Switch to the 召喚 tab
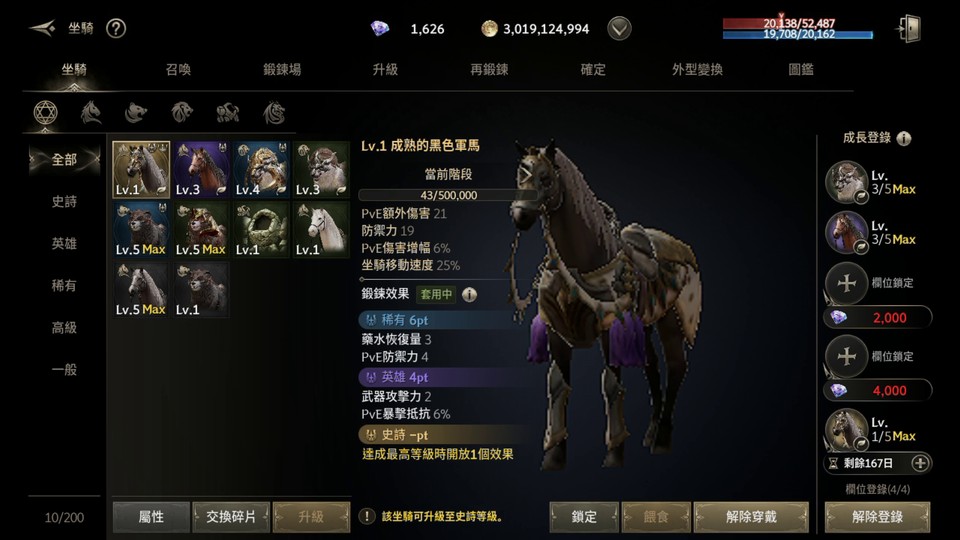This screenshot has height=540, width=960. click(178, 70)
